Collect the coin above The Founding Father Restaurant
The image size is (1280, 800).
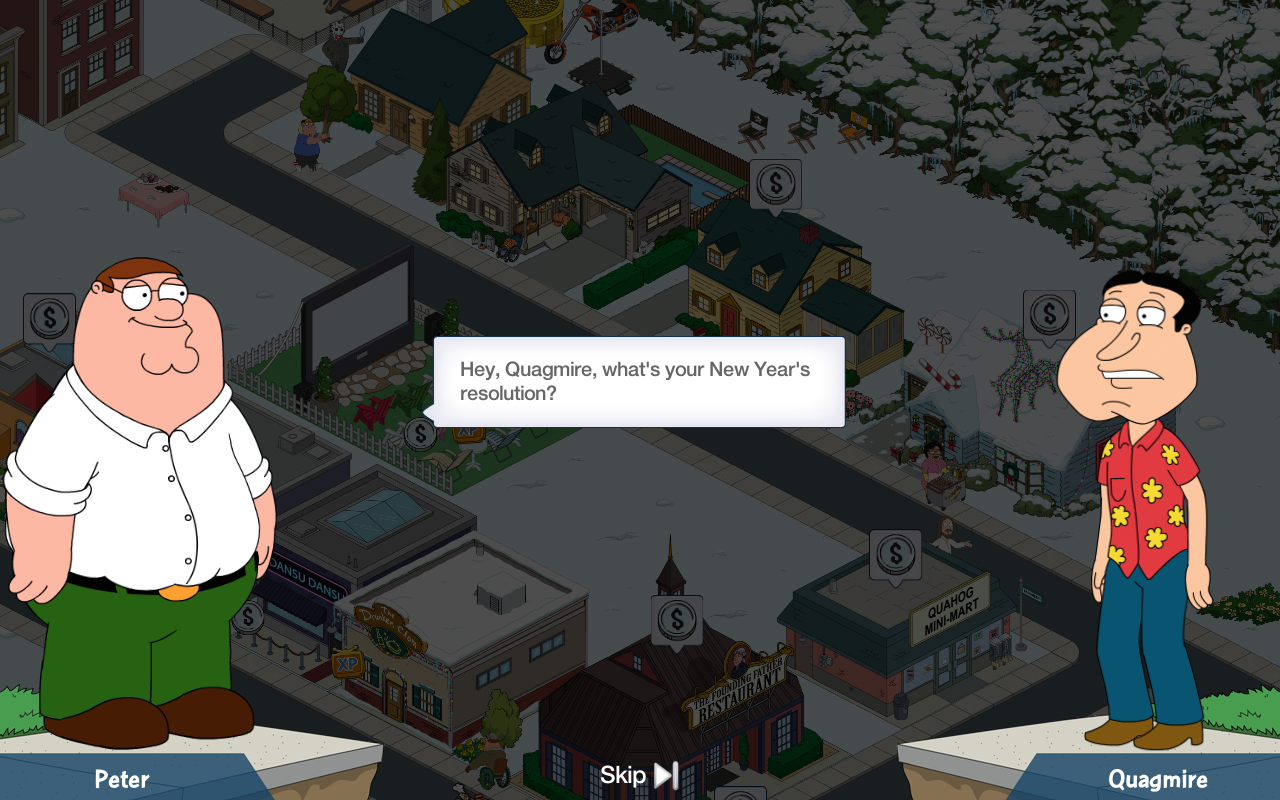point(677,619)
